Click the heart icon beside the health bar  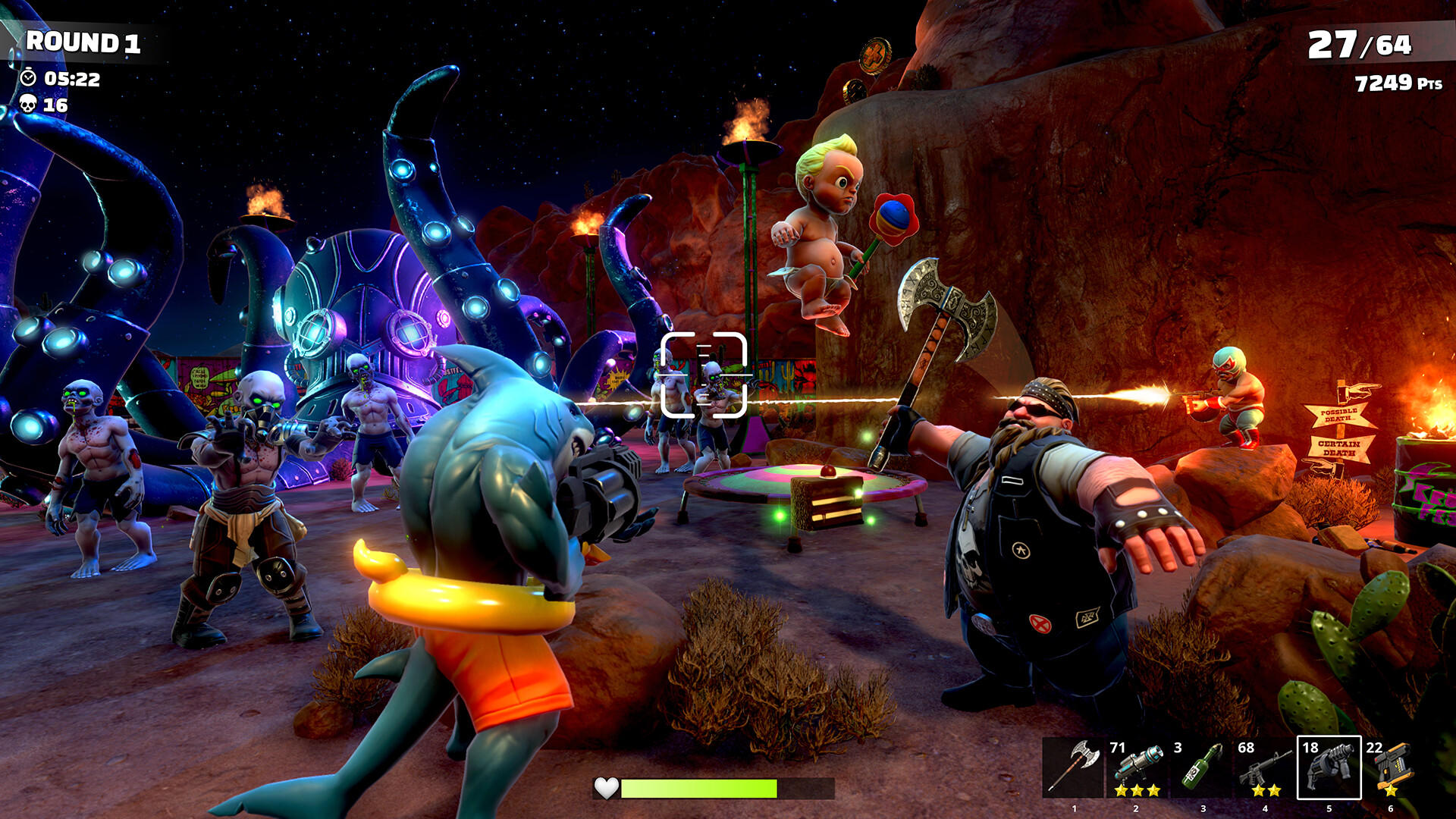coord(607,789)
